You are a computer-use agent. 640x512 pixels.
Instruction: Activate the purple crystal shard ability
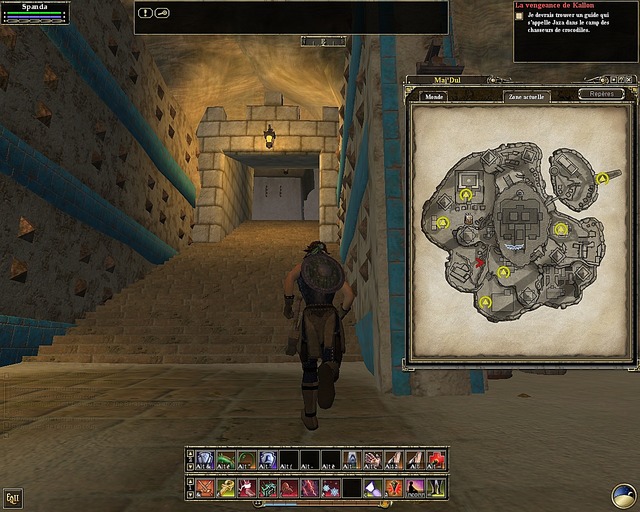[371, 488]
